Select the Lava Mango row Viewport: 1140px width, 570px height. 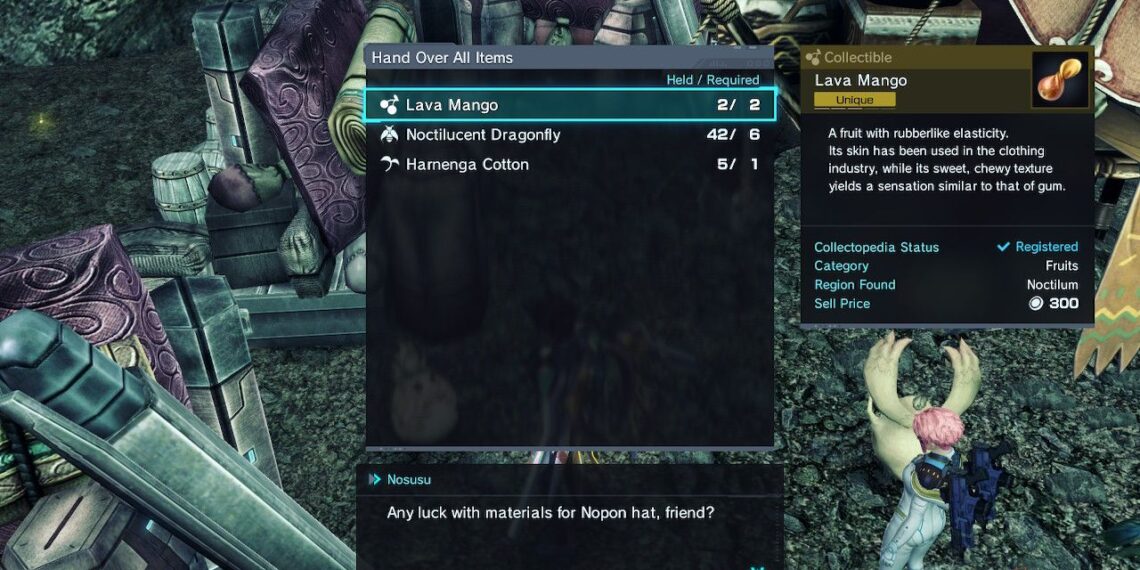[568, 105]
